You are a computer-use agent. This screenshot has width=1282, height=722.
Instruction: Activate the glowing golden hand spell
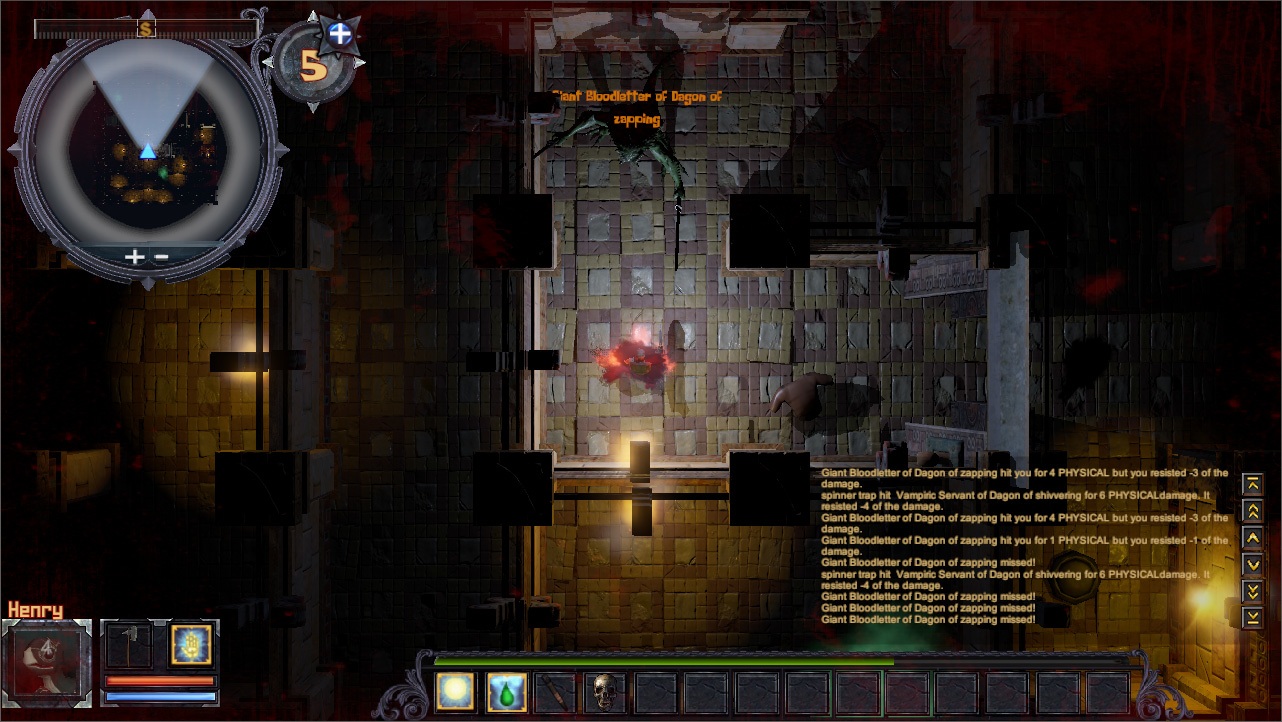point(190,645)
